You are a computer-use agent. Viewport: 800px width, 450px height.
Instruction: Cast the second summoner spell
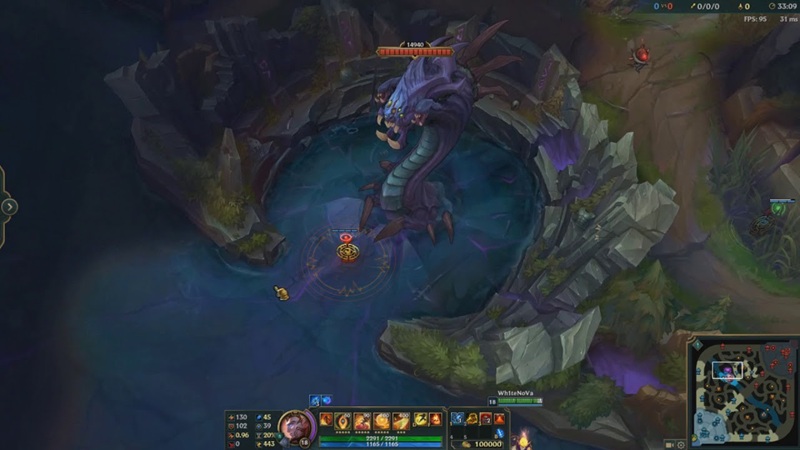[x=437, y=420]
